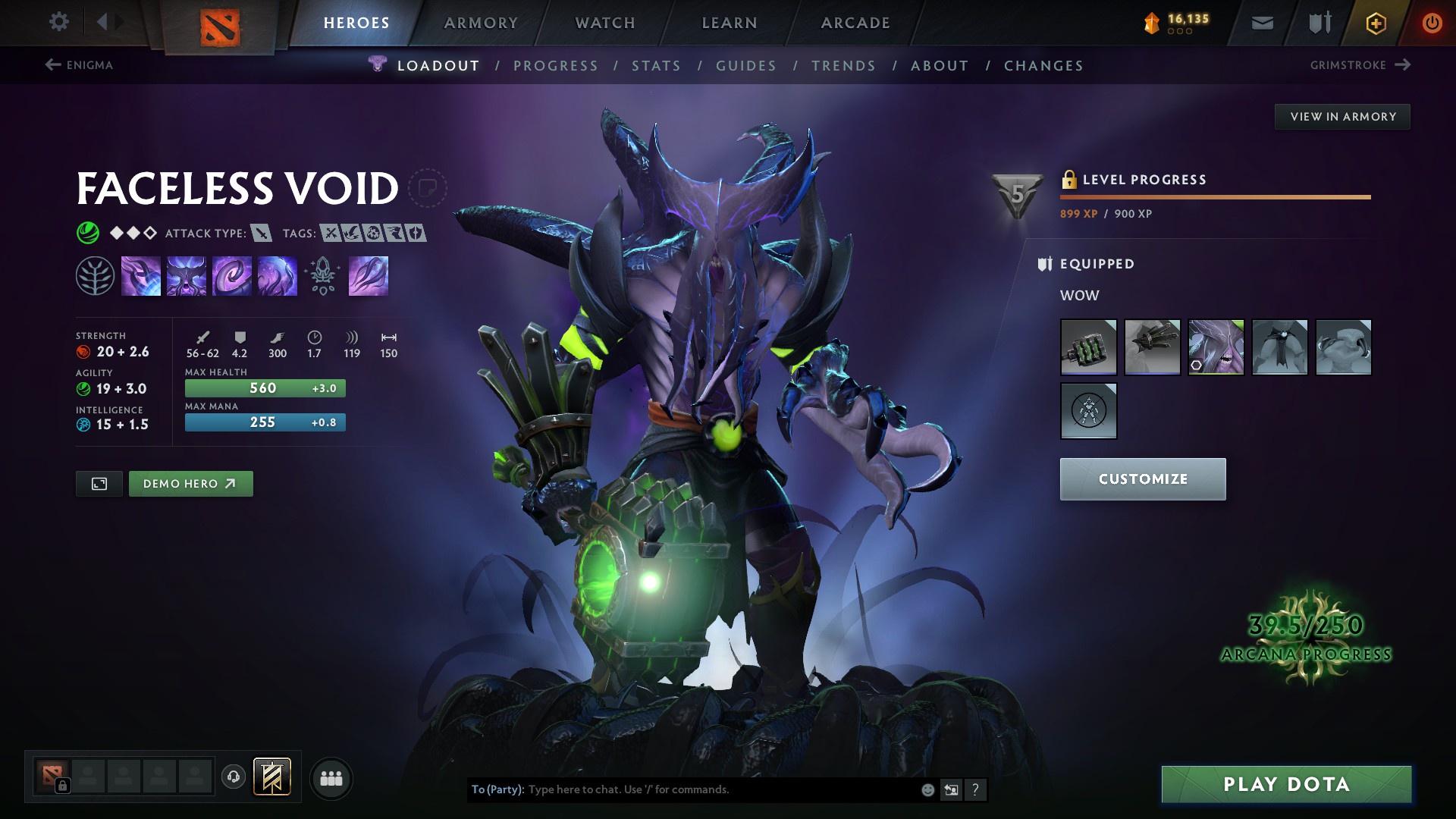The height and width of the screenshot is (819, 1456).
Task: Toggle the lock on your party slot avatar
Action: click(x=63, y=786)
